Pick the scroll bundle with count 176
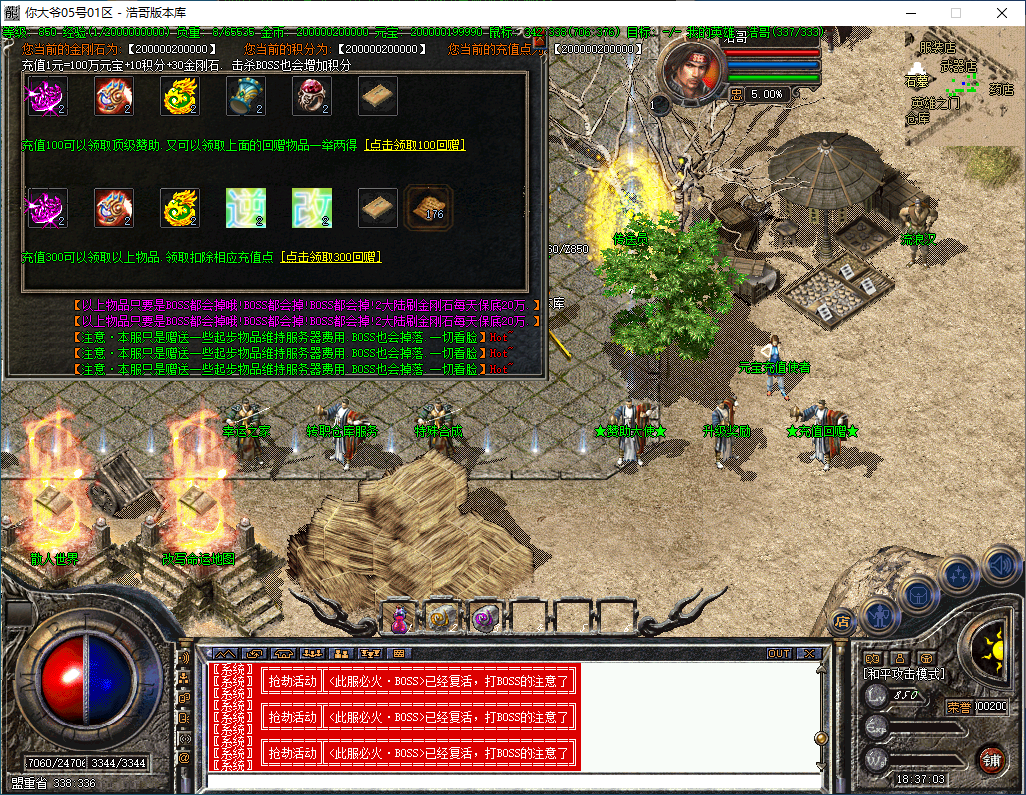Screen dimensions: 1026x795 (x=431, y=206)
